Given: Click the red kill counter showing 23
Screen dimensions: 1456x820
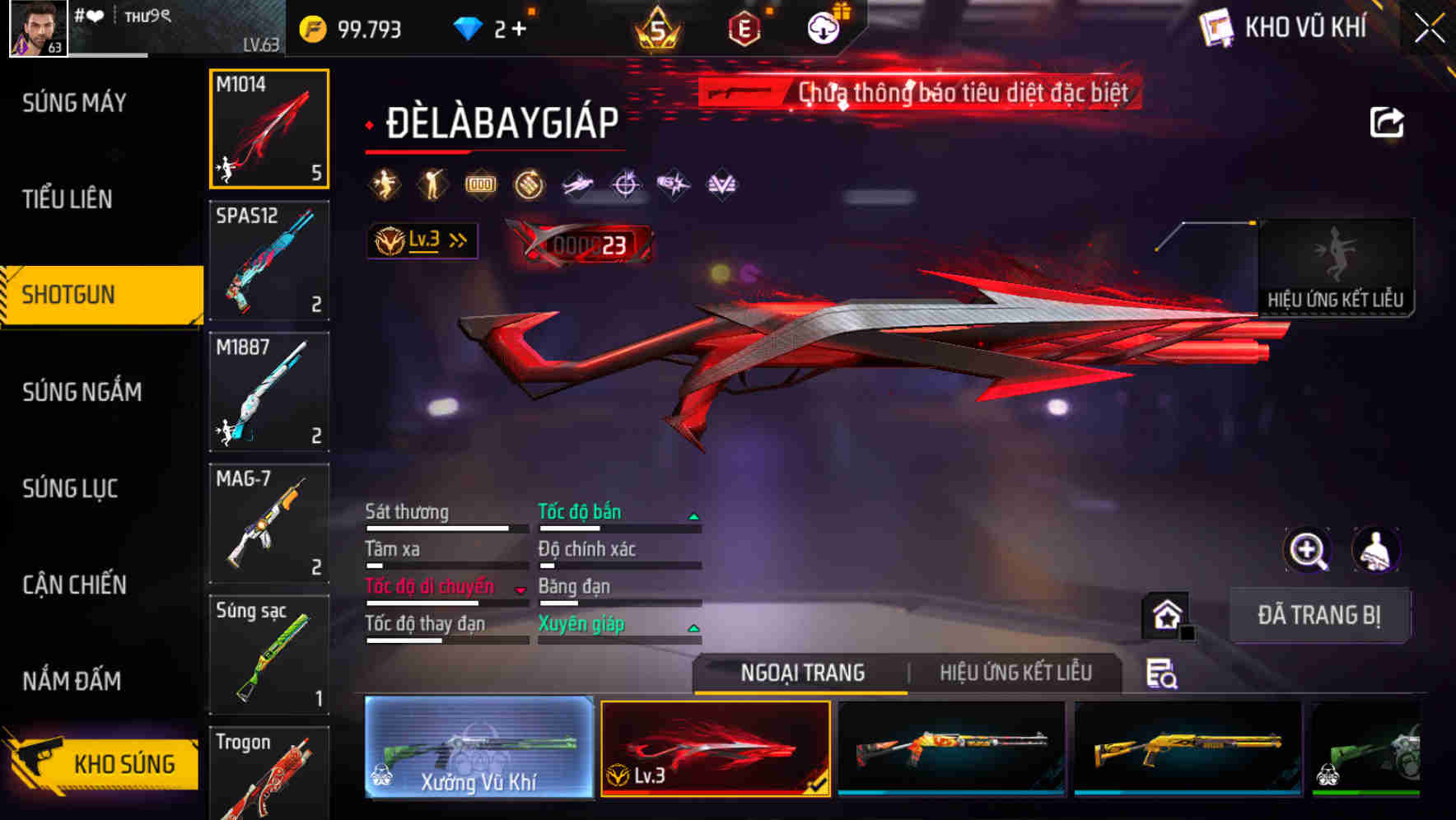Looking at the screenshot, I should point(586,241).
